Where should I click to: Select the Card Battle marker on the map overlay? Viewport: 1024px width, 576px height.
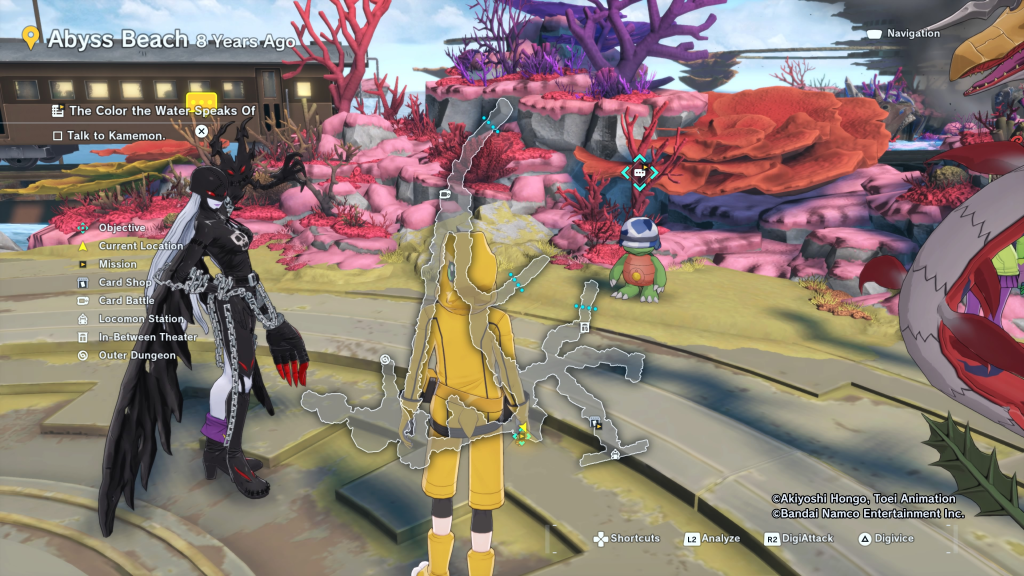445,195
